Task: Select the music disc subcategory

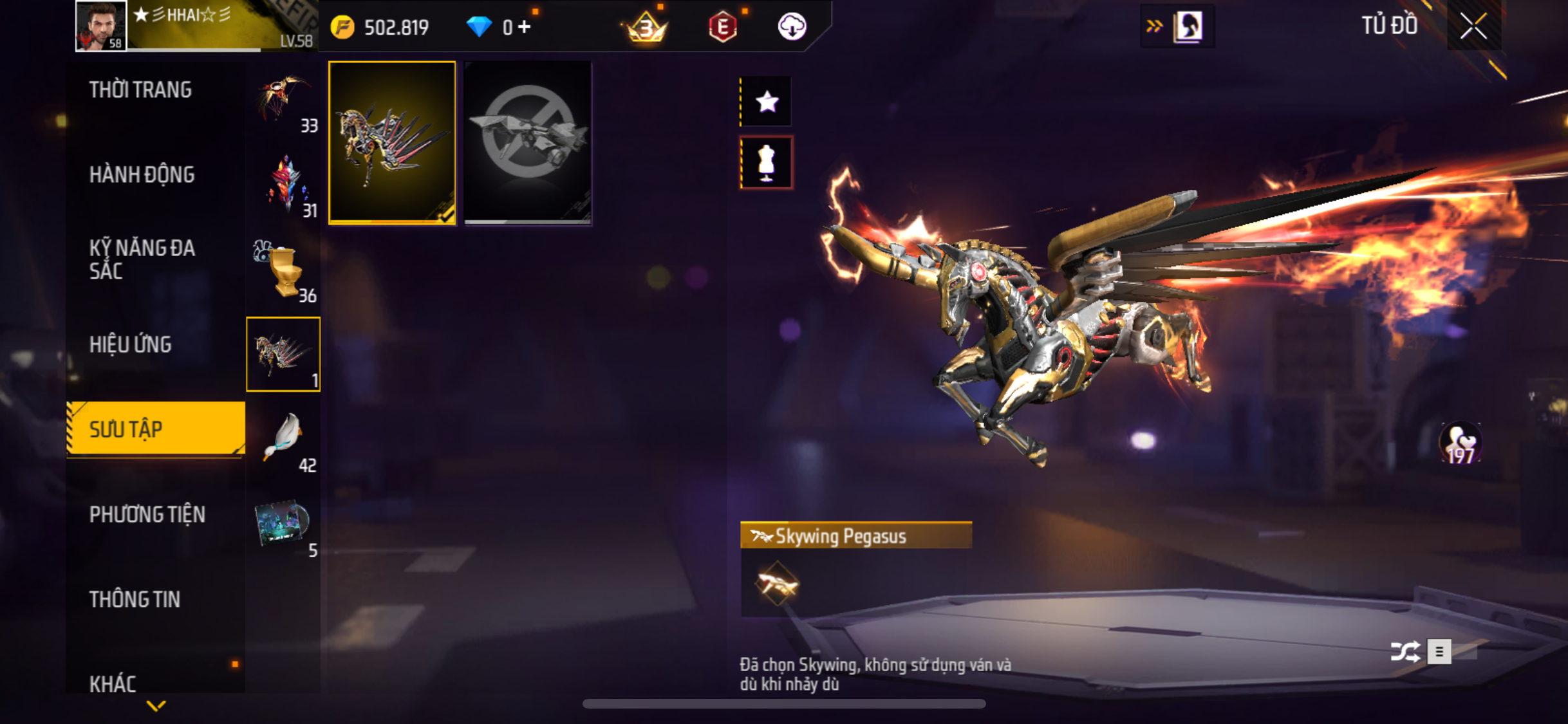Action: pos(283,524)
